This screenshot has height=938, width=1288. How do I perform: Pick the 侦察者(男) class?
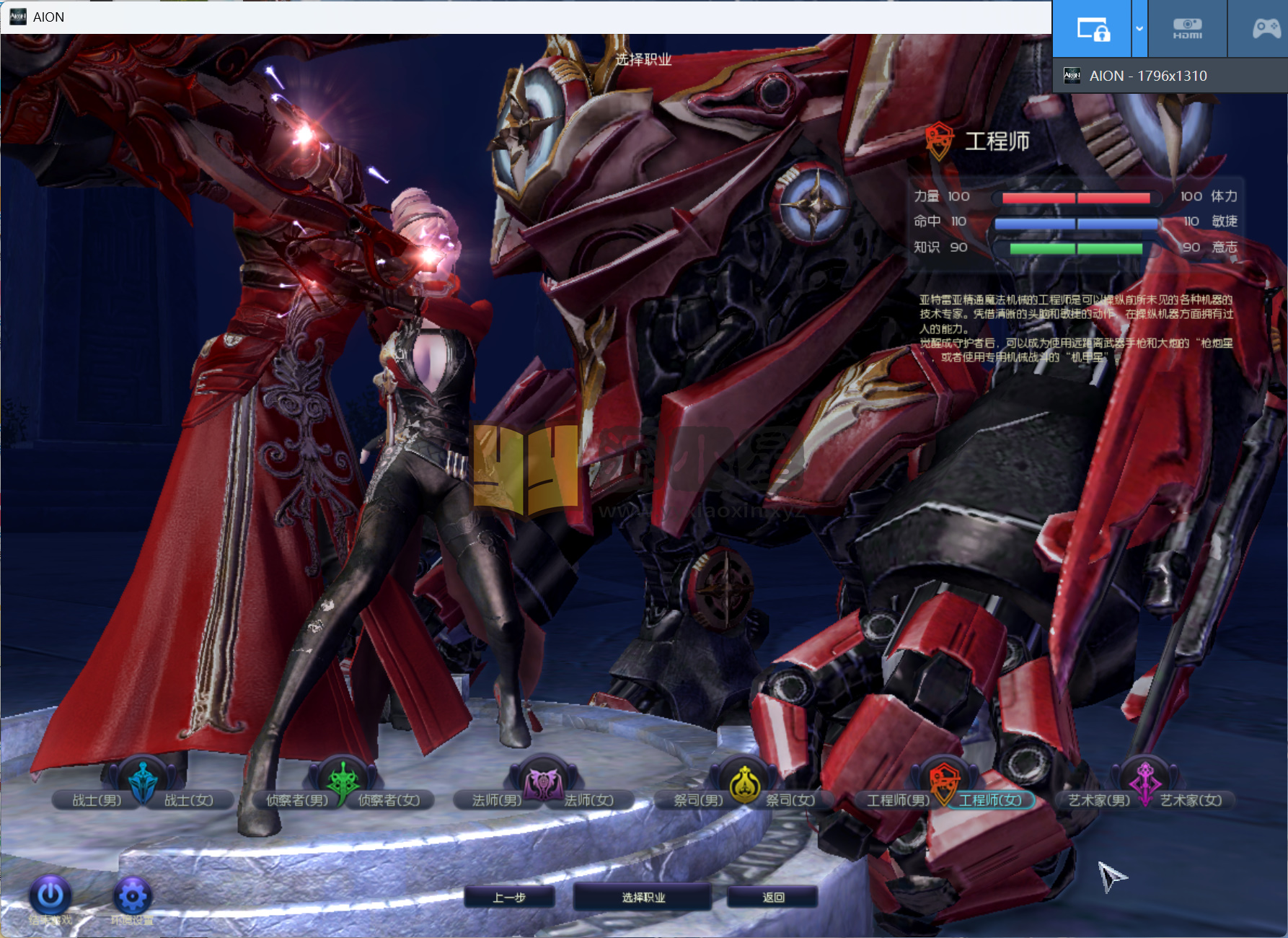(x=297, y=800)
